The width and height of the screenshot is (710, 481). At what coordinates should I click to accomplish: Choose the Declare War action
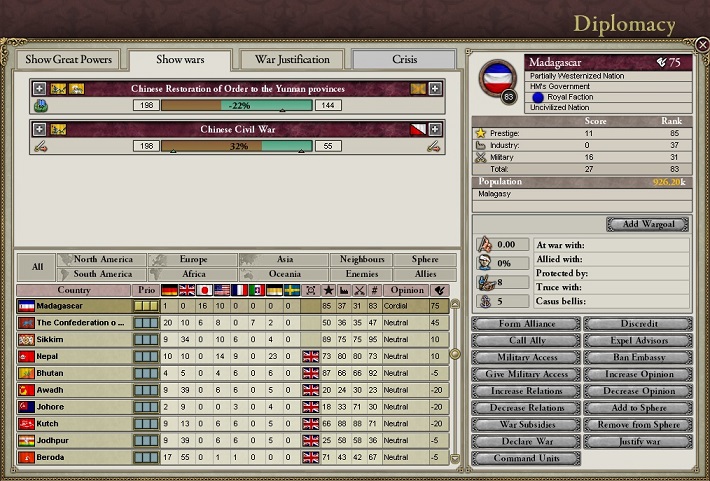(524, 441)
